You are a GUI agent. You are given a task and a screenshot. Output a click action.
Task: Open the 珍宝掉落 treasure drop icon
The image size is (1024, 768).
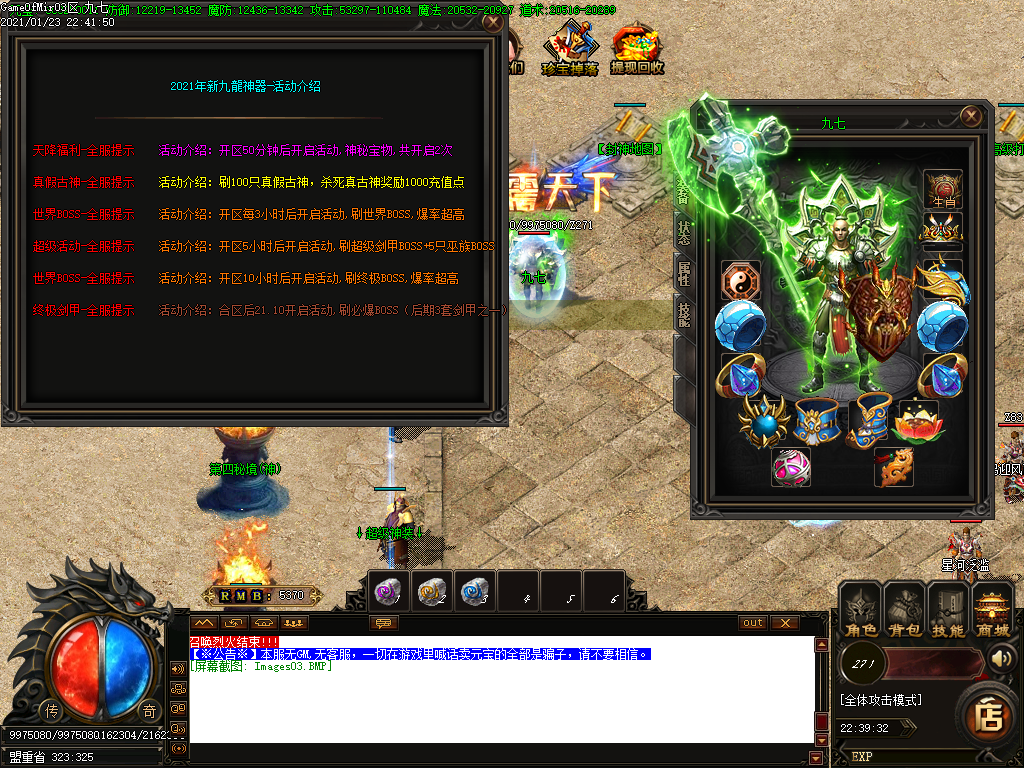(570, 51)
